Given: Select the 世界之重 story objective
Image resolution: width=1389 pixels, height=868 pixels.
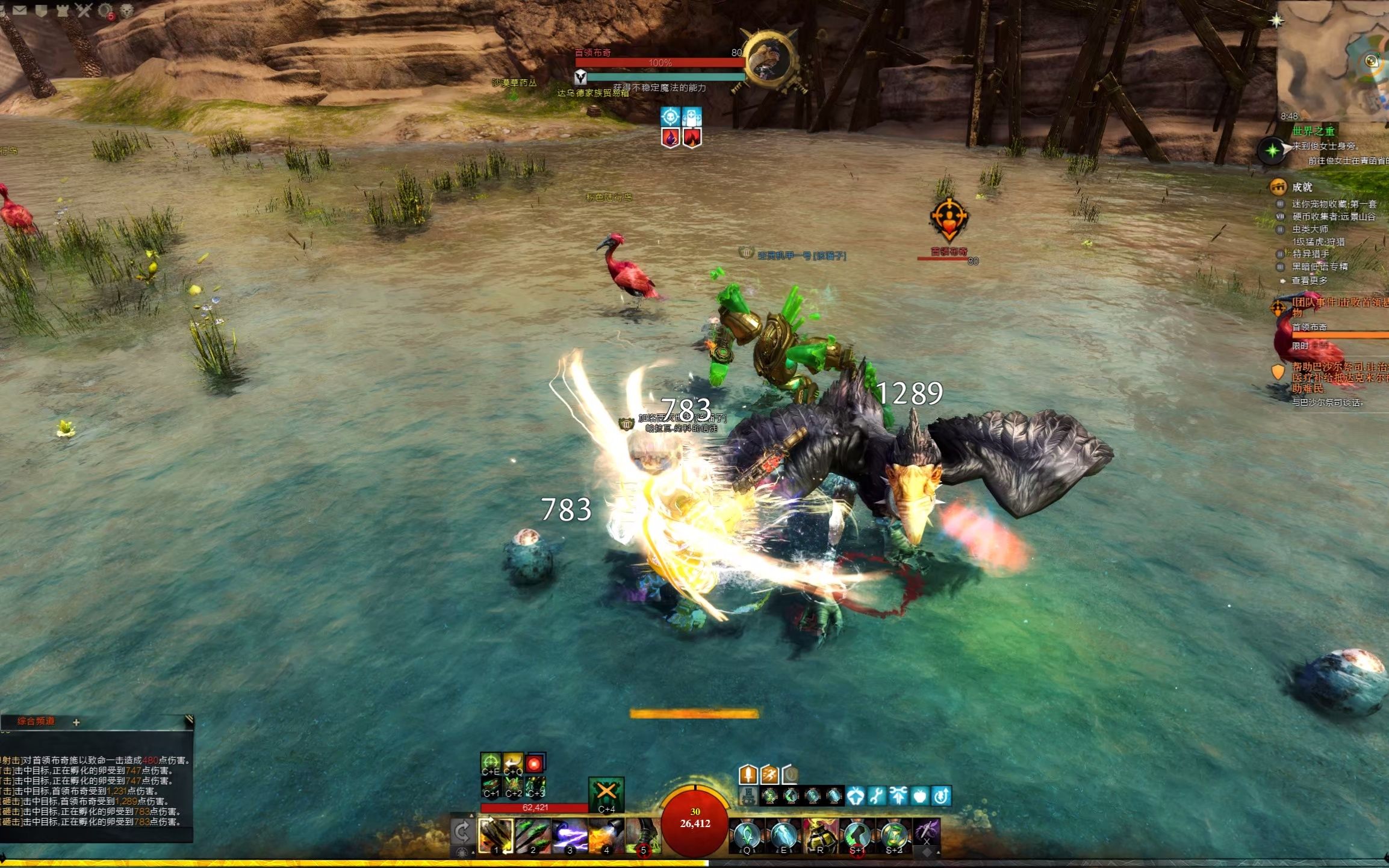Looking at the screenshot, I should [1313, 131].
